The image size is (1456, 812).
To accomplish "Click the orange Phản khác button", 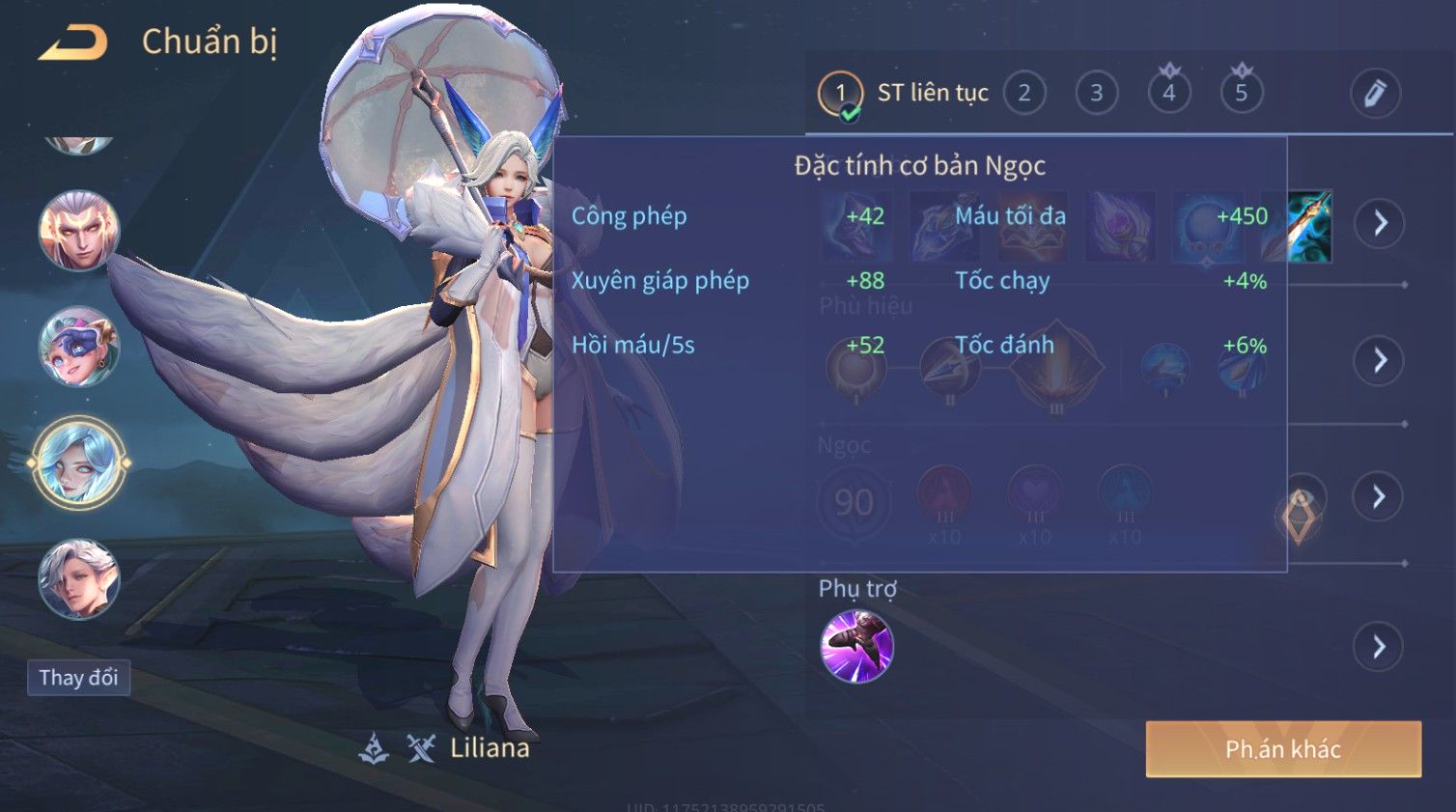I will pyautogui.click(x=1283, y=749).
